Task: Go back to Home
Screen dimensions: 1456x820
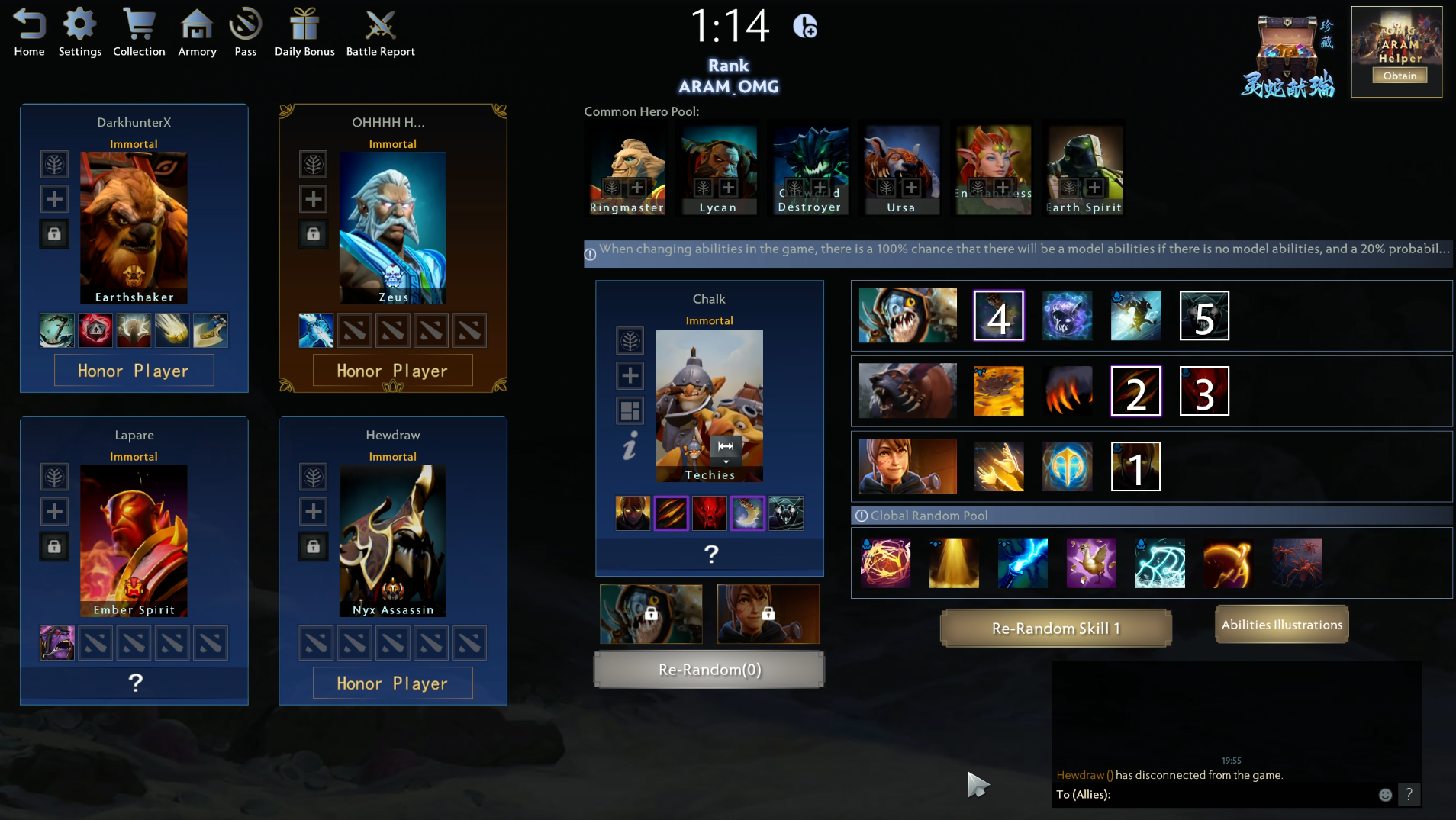Action: point(29,33)
